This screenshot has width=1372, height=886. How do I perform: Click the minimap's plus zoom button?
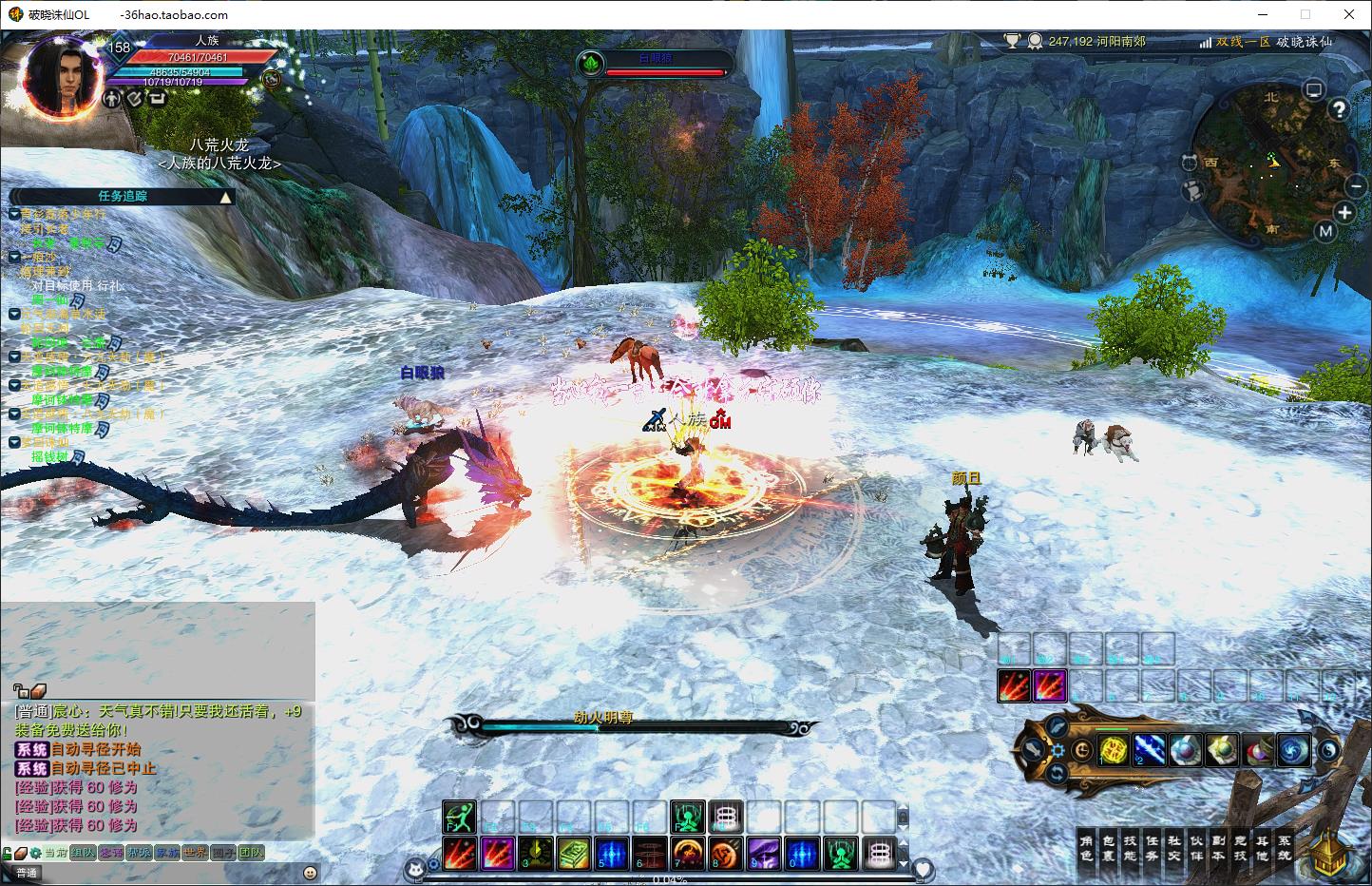pos(1344,211)
